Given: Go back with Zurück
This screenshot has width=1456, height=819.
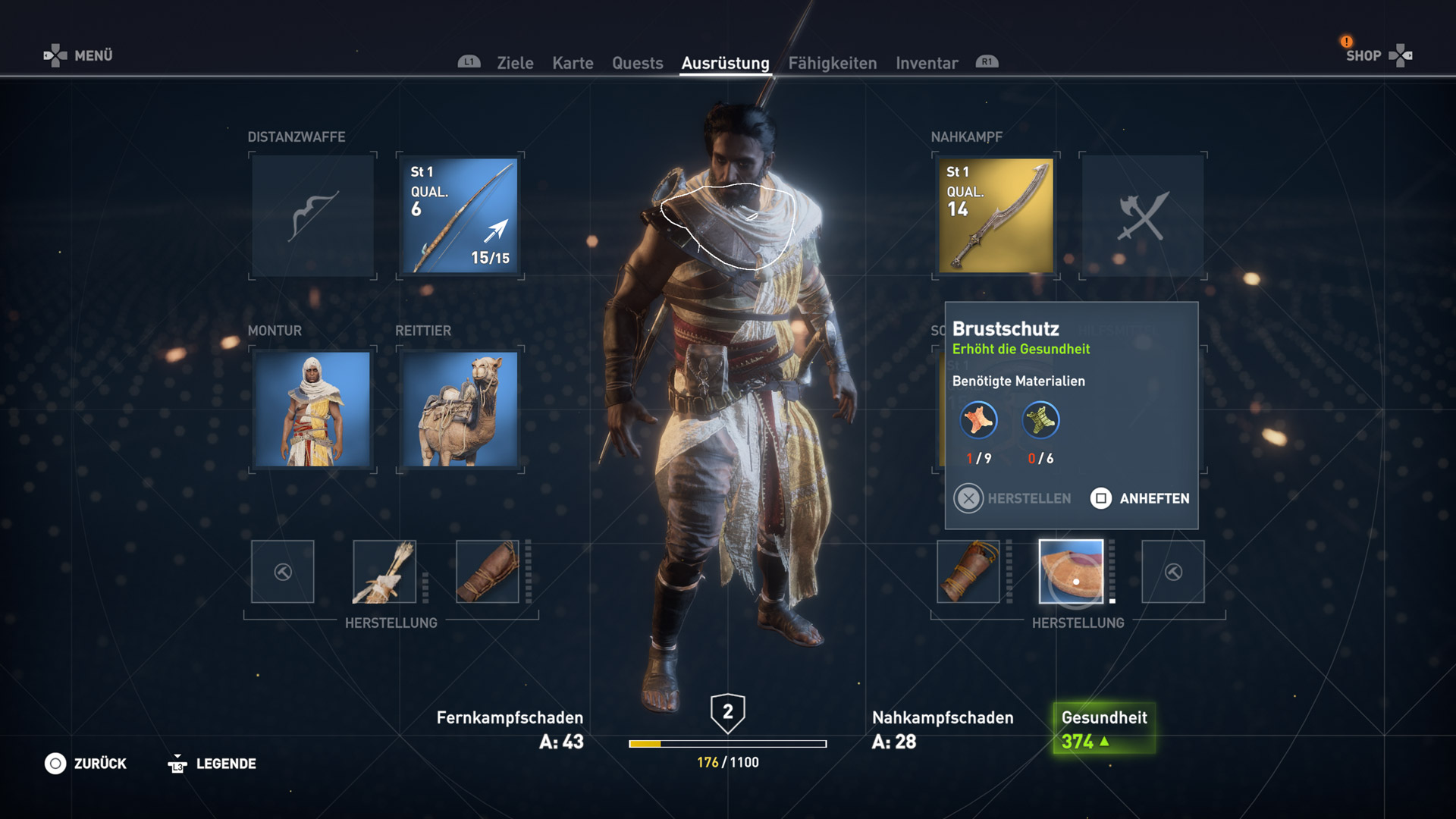Looking at the screenshot, I should (86, 764).
